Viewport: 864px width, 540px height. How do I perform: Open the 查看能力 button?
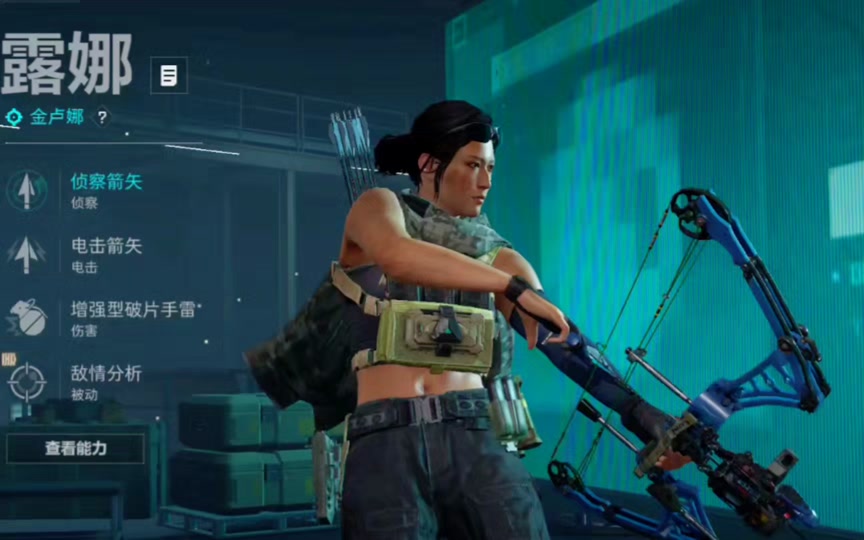(75, 449)
